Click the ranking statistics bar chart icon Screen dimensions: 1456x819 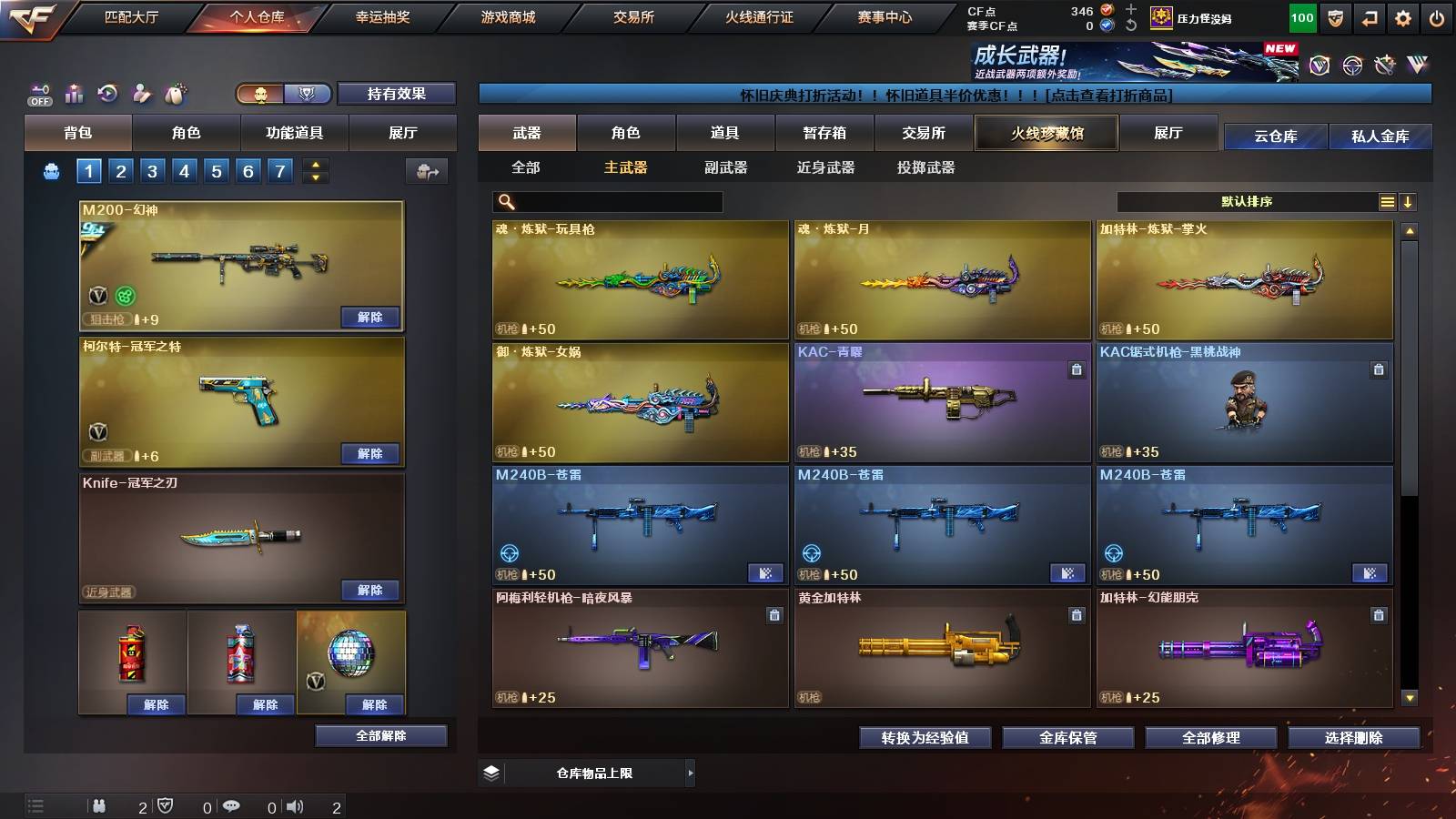click(73, 92)
